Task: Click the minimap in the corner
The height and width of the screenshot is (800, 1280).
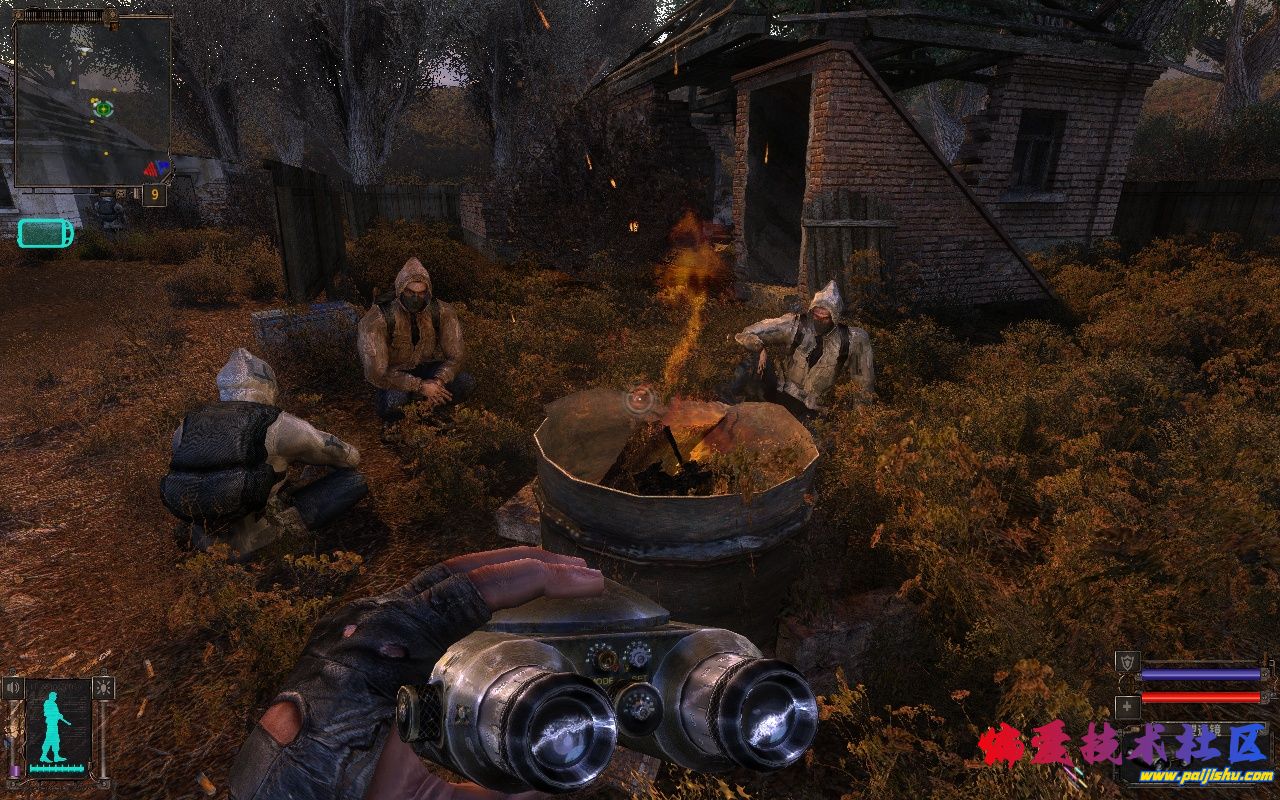Action: (x=92, y=100)
